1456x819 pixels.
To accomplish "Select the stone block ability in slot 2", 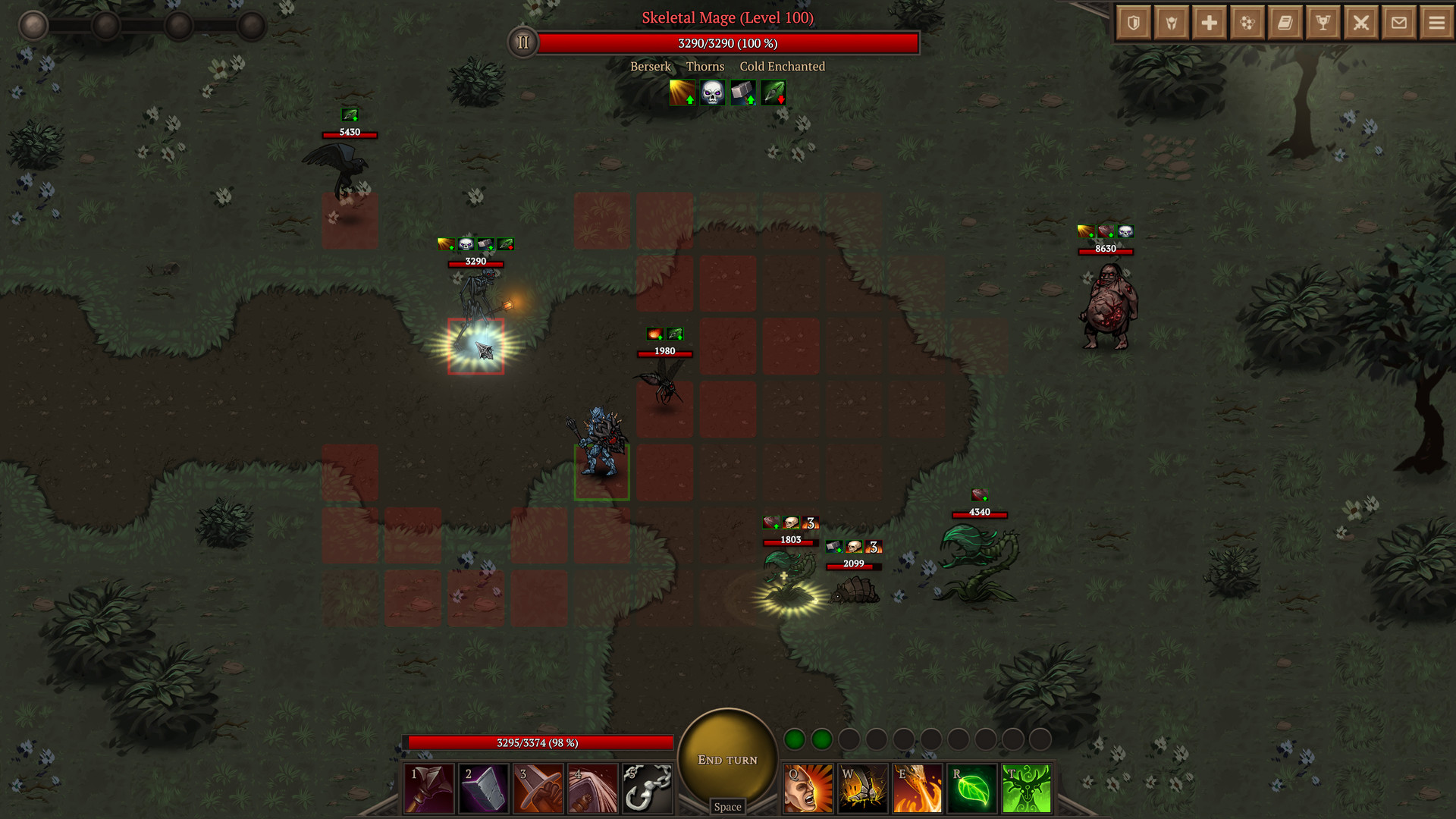I will tap(484, 789).
